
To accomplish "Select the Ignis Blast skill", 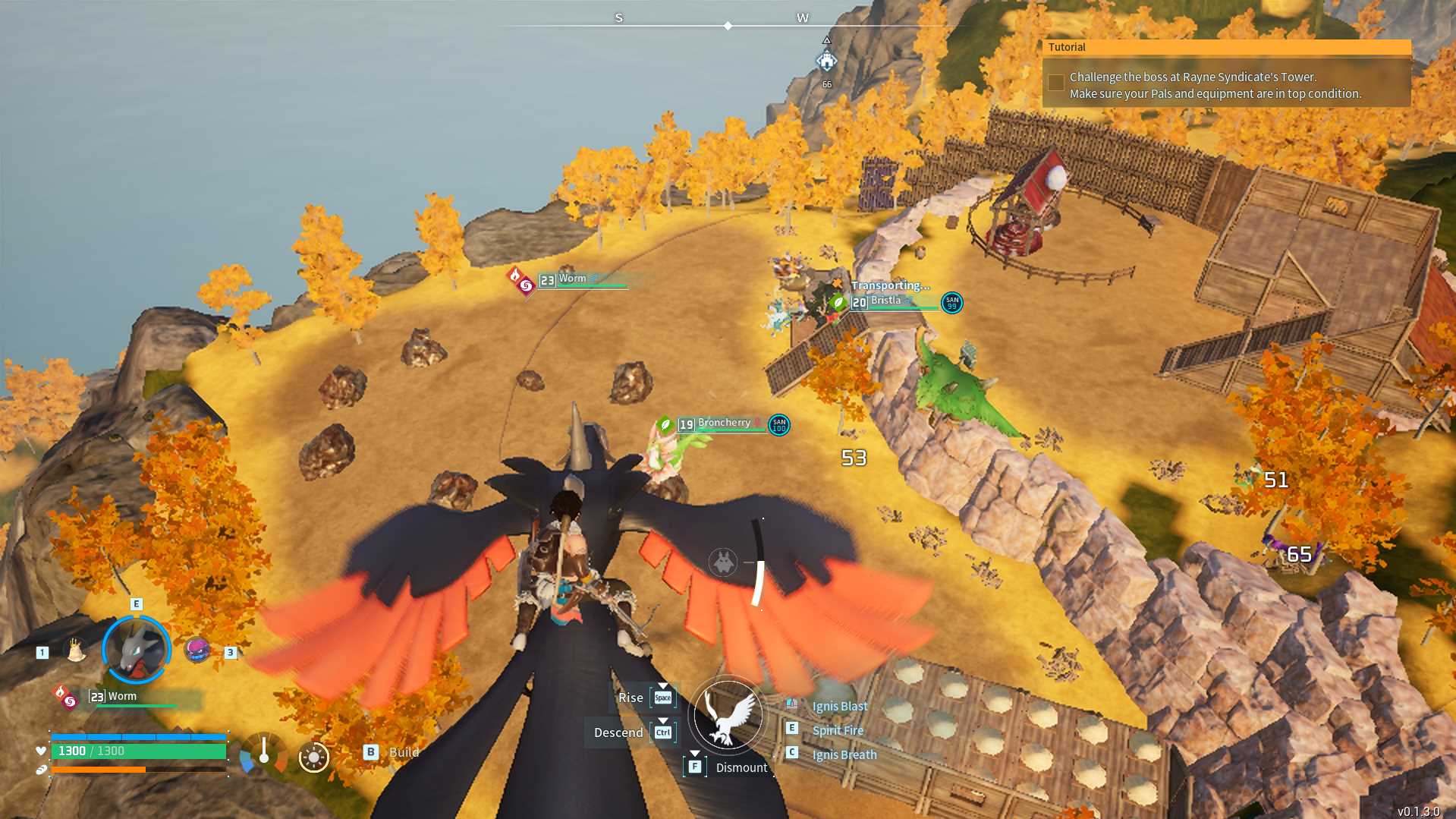I will tap(839, 706).
